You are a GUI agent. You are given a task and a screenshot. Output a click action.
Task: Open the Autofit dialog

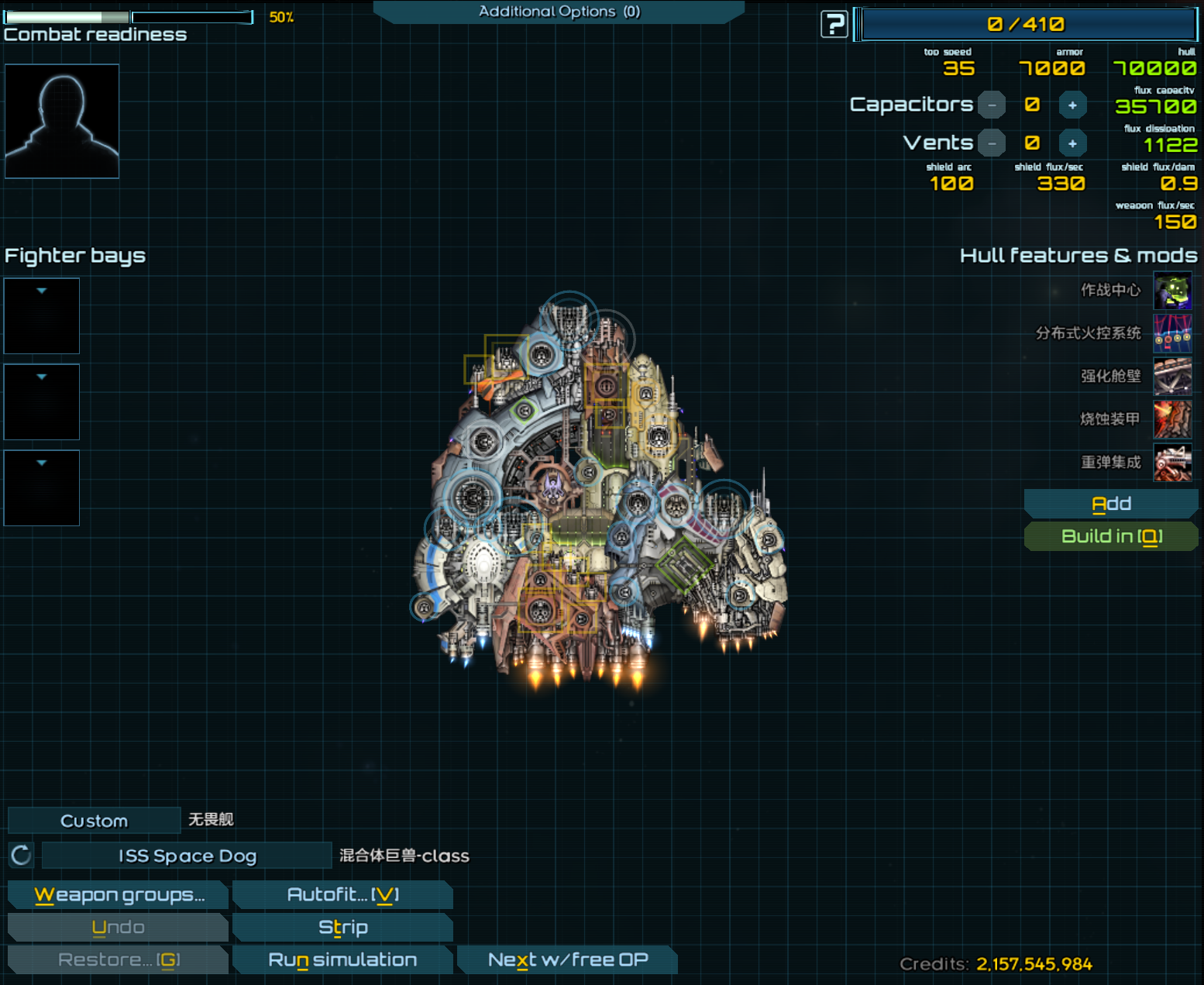pos(342,895)
